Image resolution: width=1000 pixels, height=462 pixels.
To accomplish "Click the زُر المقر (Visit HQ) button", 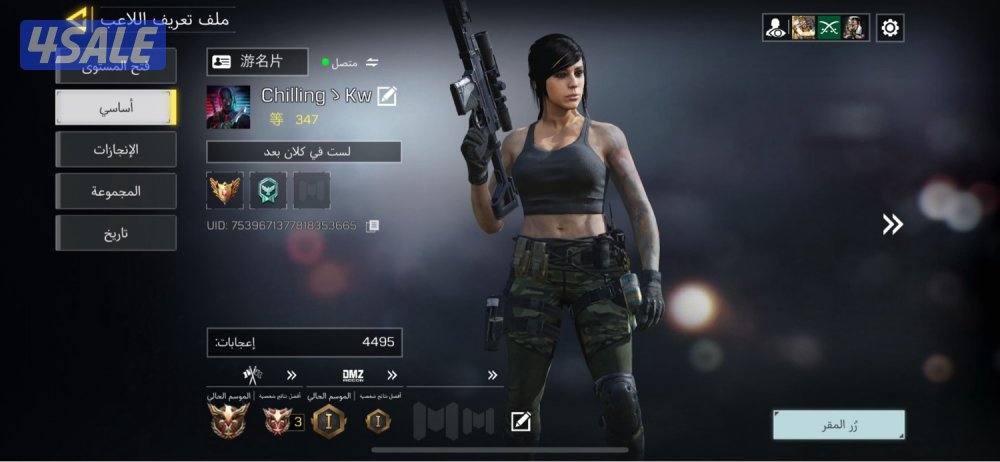I will click(838, 425).
